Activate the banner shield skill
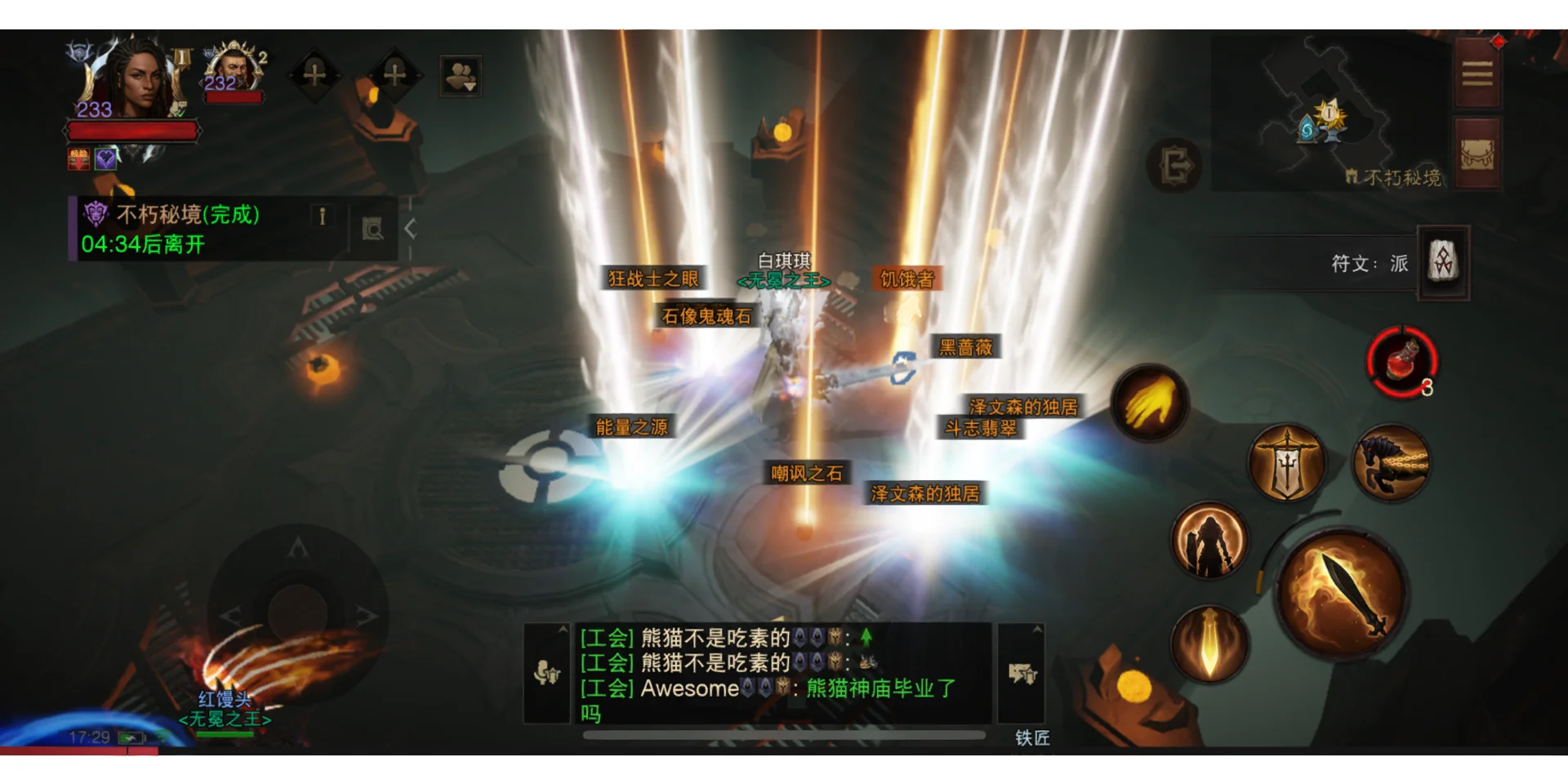Screen dimensions: 1568x784 point(1287,463)
